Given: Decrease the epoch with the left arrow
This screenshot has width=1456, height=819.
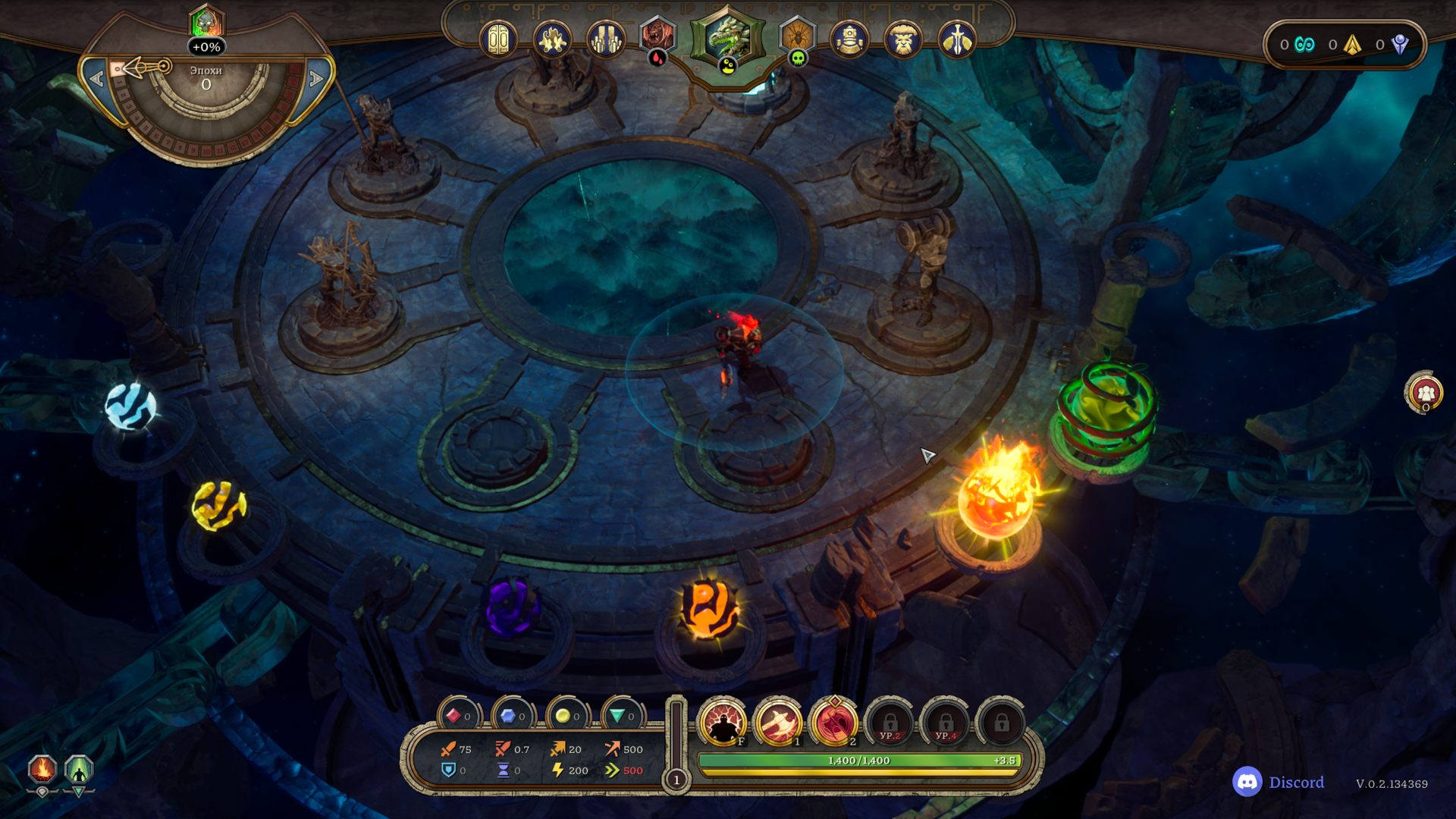Looking at the screenshot, I should (97, 78).
